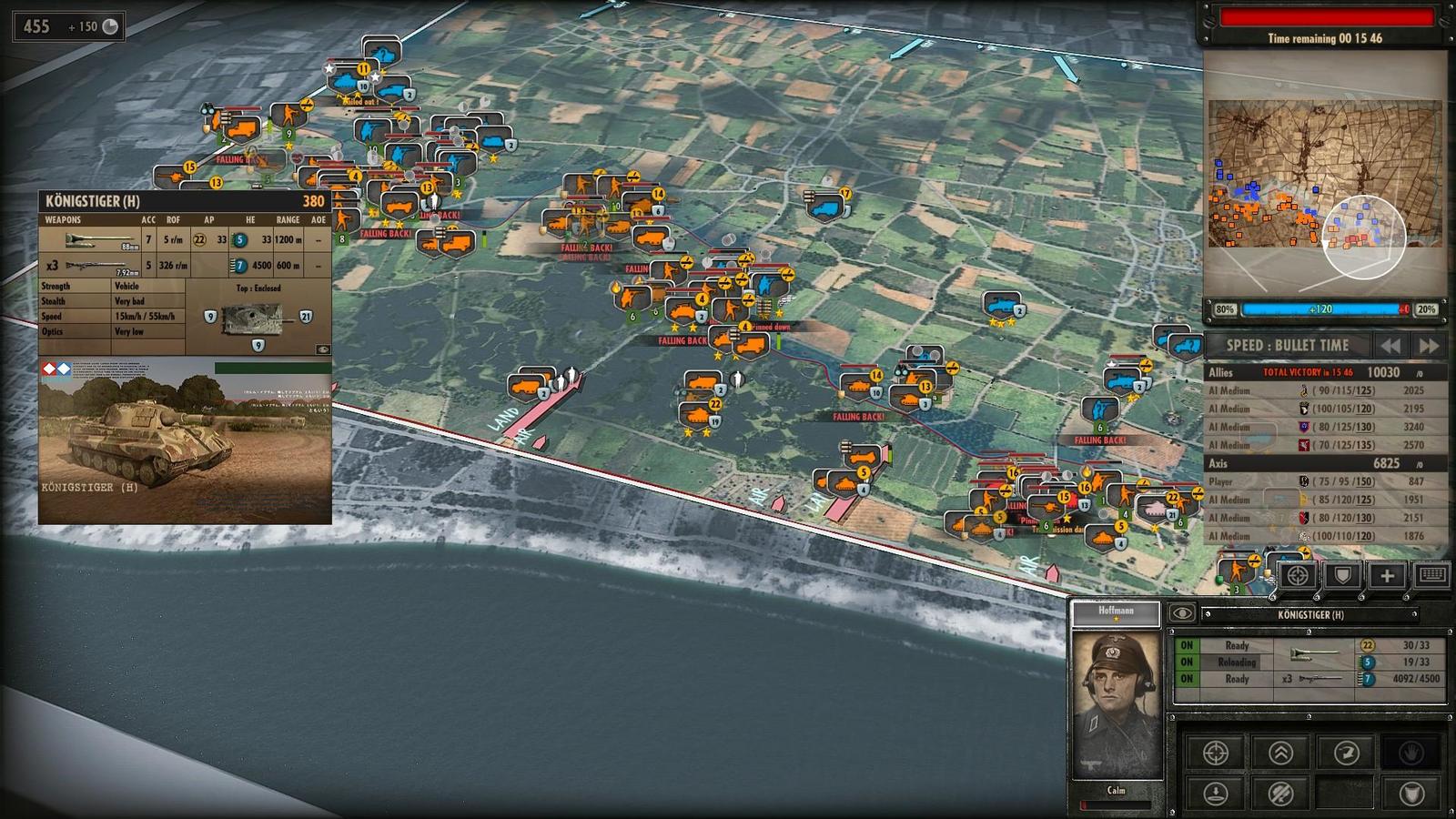Click the rewind speed button
Screen dimensions: 1456x819
click(x=1390, y=346)
